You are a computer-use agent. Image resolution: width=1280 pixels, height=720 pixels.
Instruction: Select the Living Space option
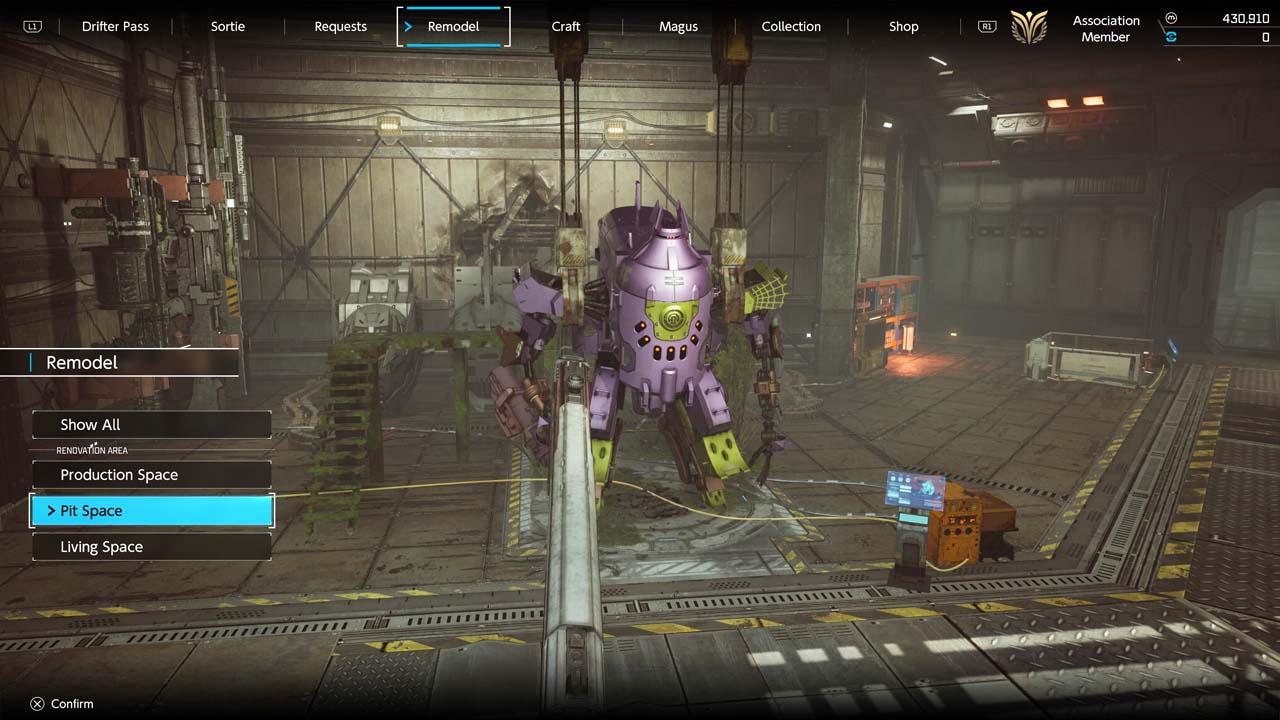pyautogui.click(x=152, y=547)
